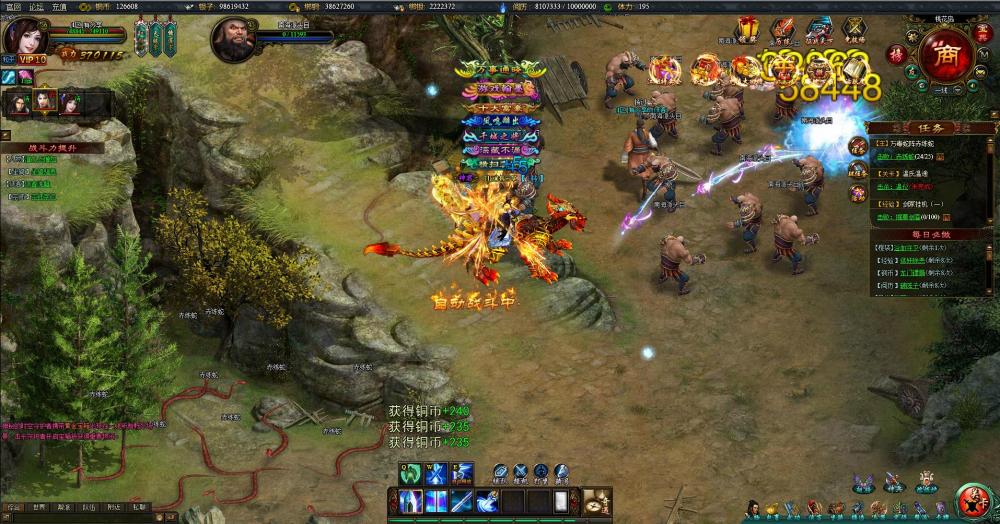Image resolution: width=1000 pixels, height=524 pixels.
Task: Activate the W crossed blades skill
Action: [436, 475]
